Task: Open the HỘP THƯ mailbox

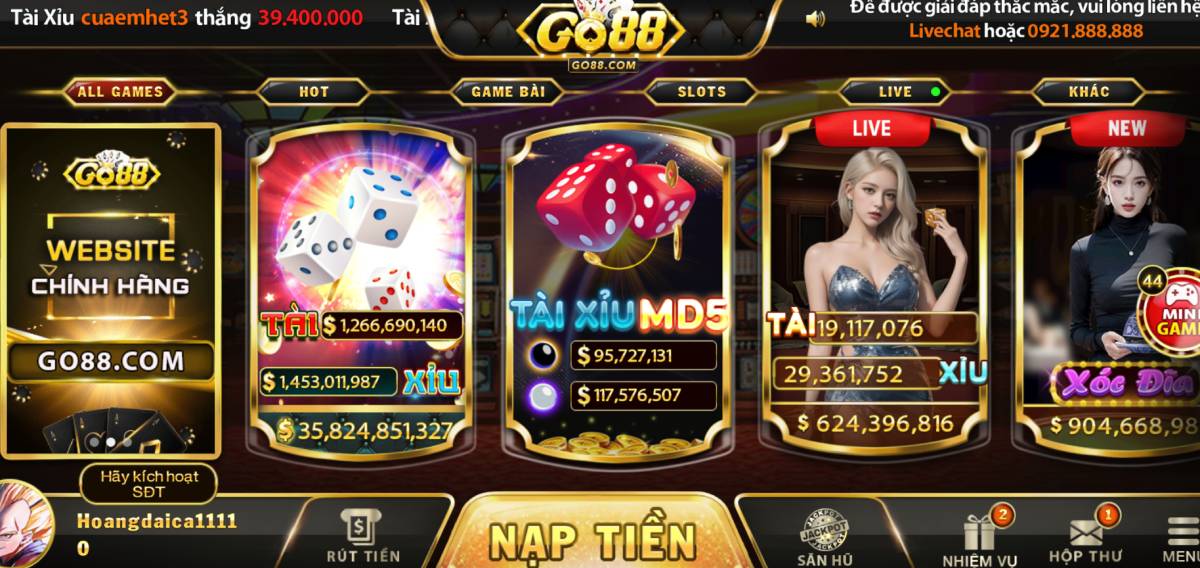Action: point(1085,538)
